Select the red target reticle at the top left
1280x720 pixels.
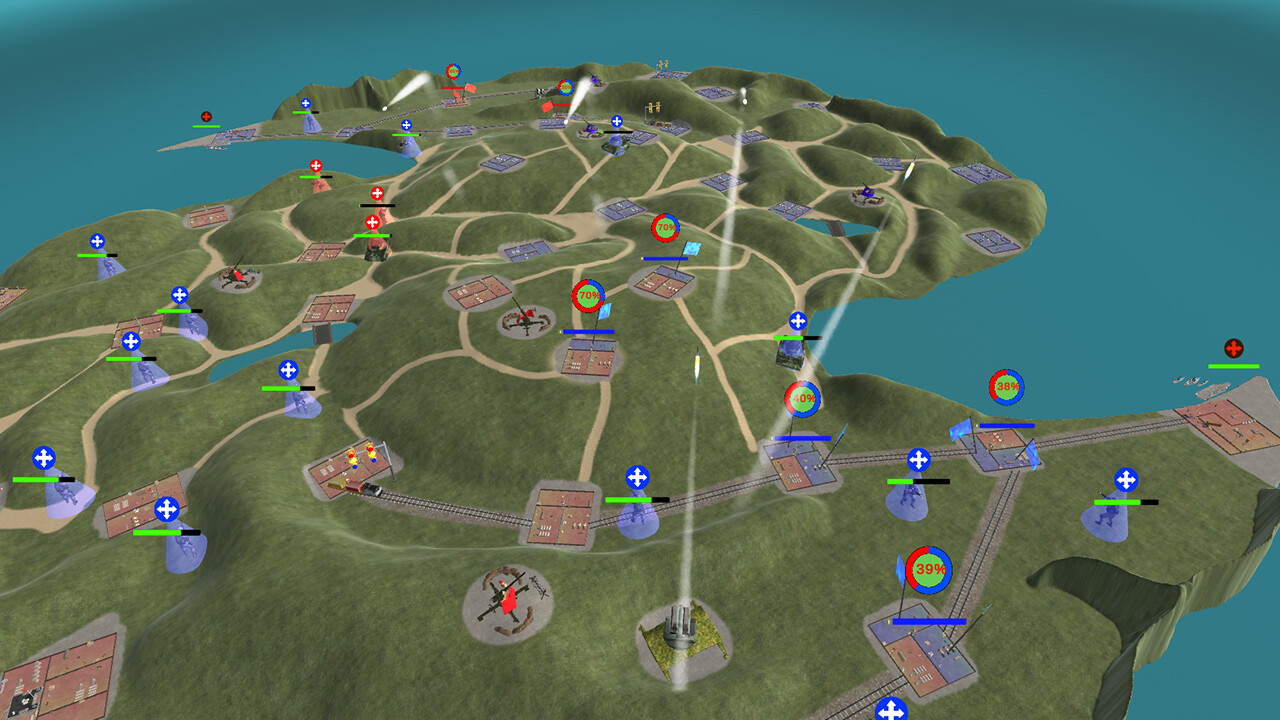click(x=206, y=115)
